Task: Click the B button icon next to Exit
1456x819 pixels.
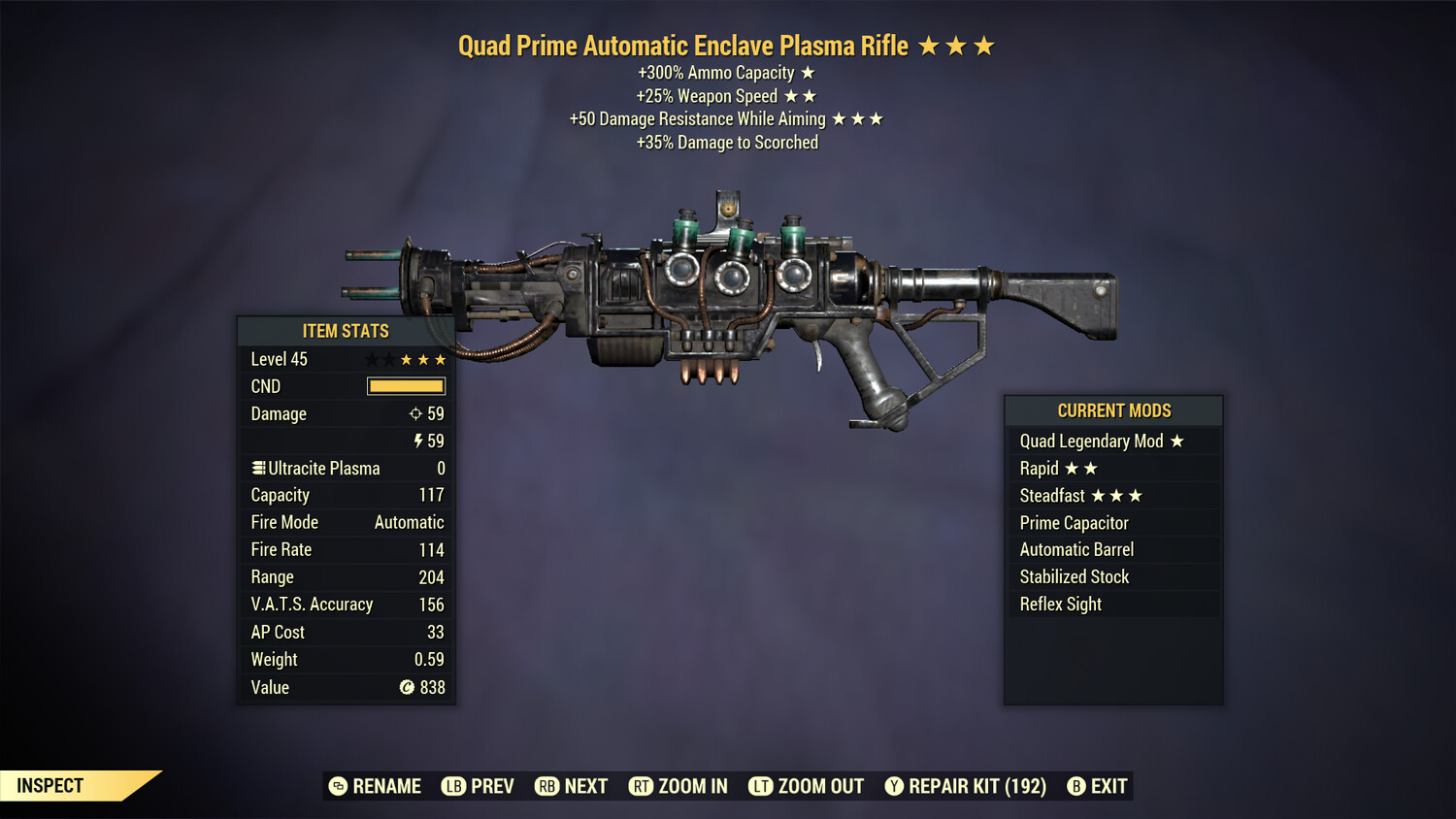Action: tap(1075, 786)
